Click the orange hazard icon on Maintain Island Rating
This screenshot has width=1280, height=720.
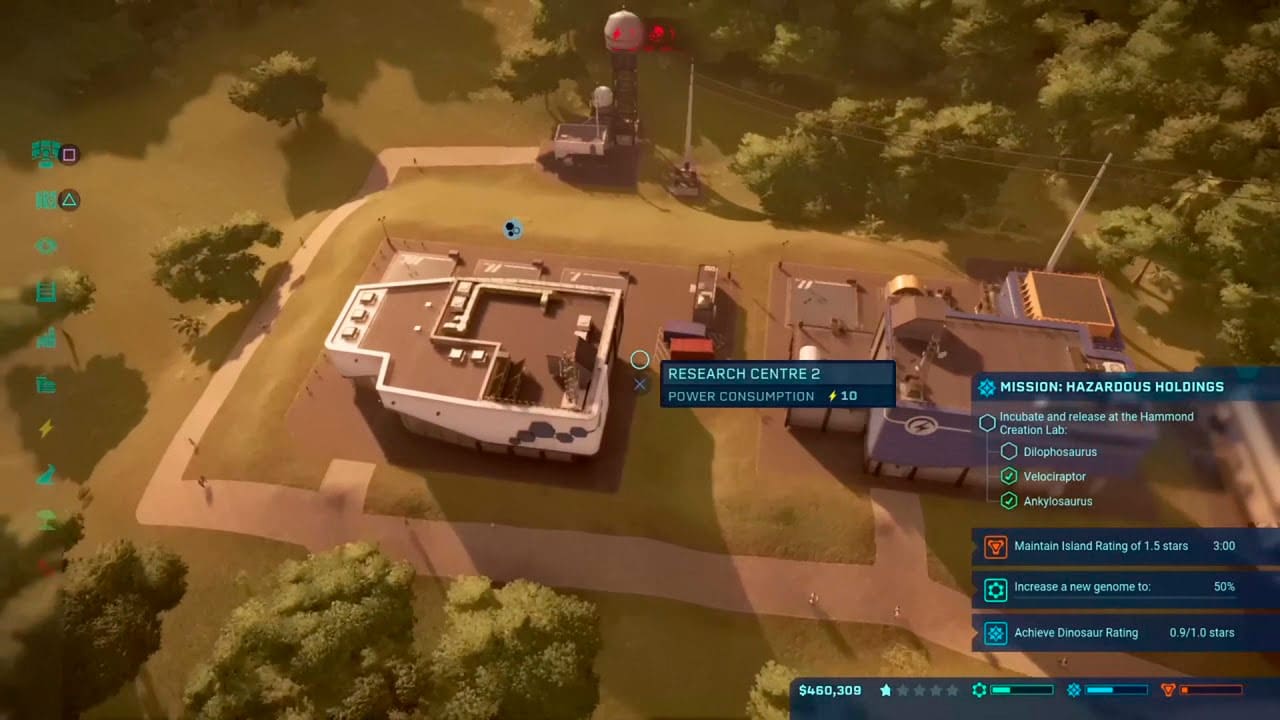995,546
